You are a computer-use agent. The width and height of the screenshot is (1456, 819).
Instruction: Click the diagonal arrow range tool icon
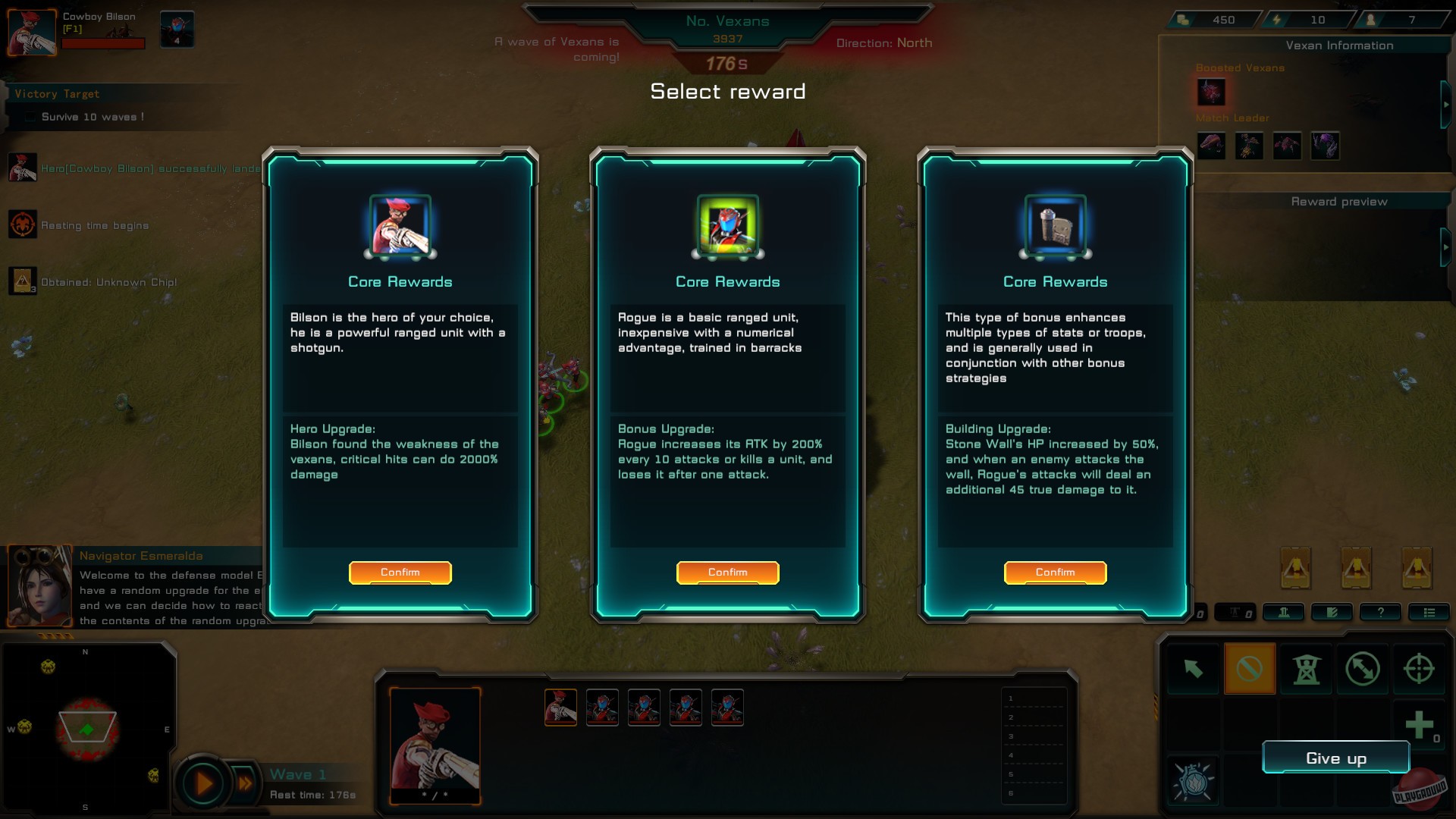pyautogui.click(x=1363, y=670)
